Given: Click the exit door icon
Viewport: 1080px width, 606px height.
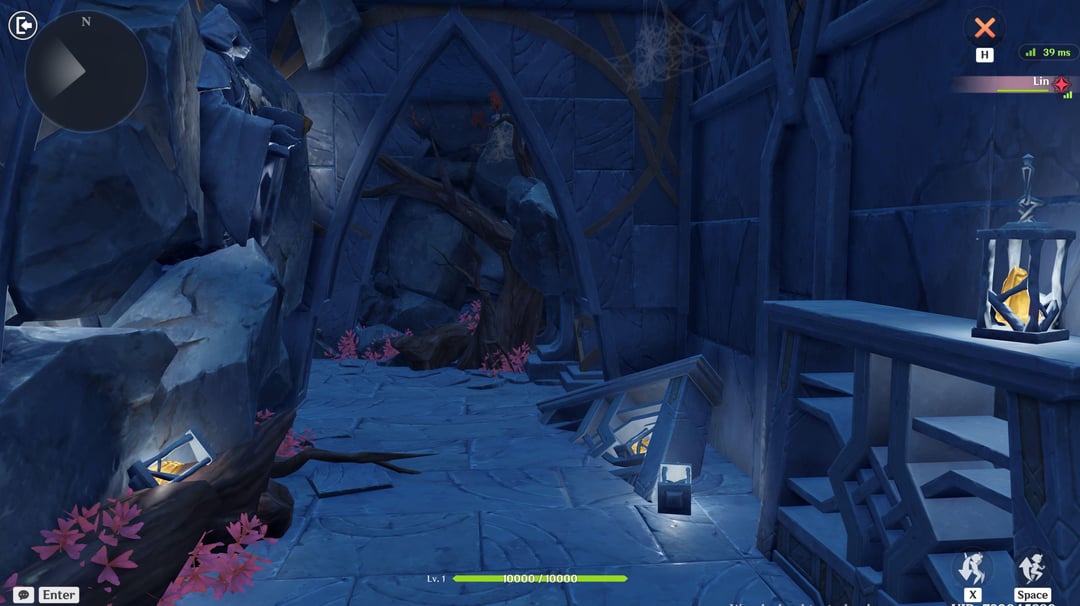Looking at the screenshot, I should point(22,25).
